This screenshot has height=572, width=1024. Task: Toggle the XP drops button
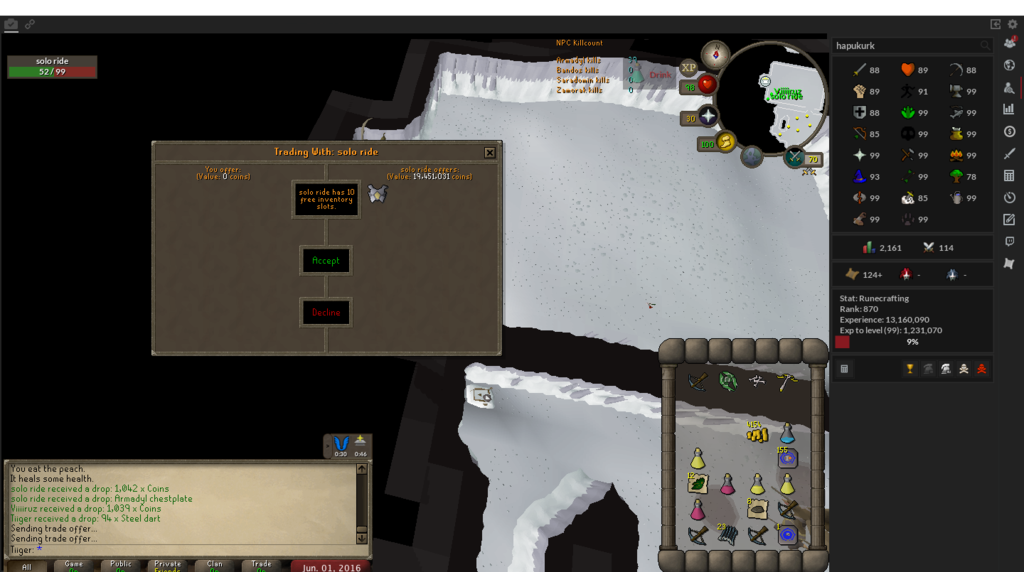(x=688, y=68)
